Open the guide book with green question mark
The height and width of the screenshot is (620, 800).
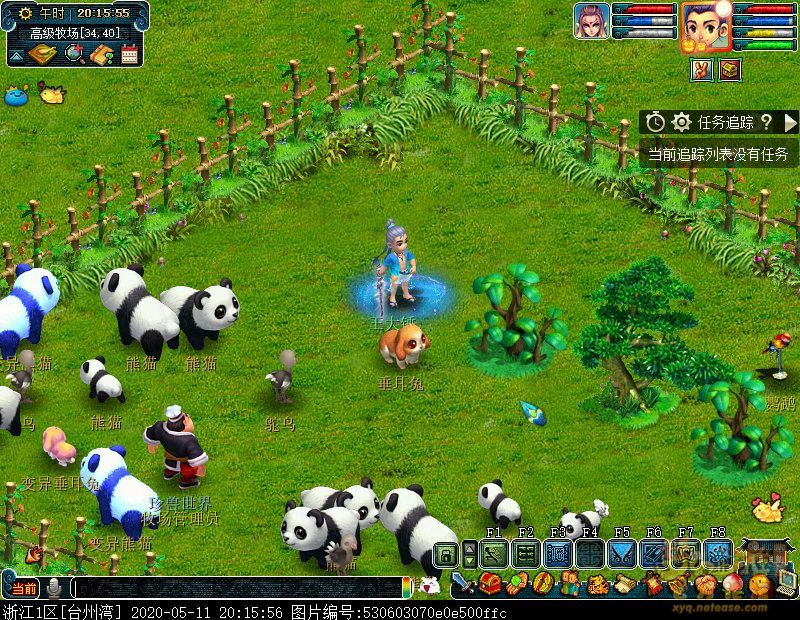(x=101, y=54)
